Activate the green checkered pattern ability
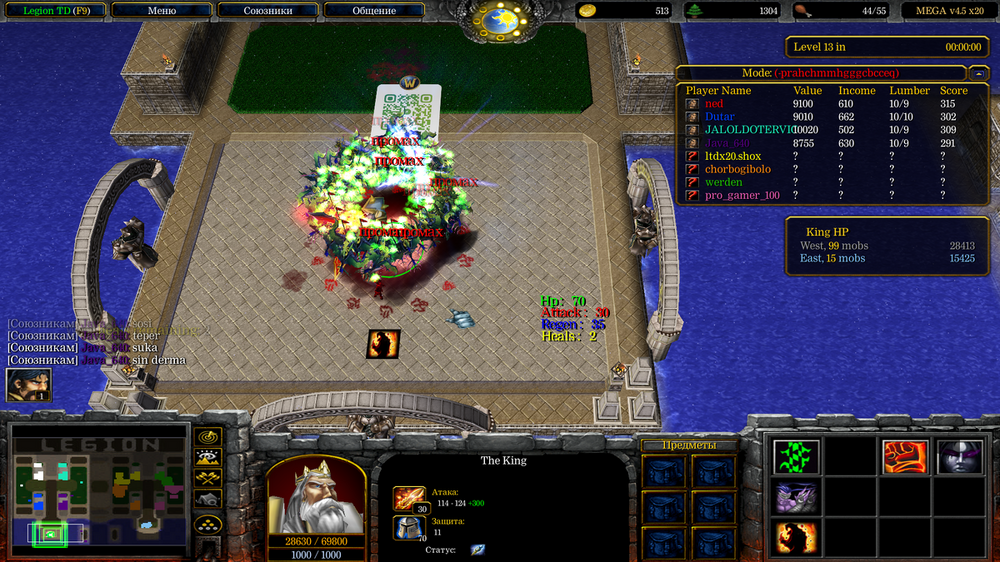Screen dimensions: 1000x562 point(796,457)
